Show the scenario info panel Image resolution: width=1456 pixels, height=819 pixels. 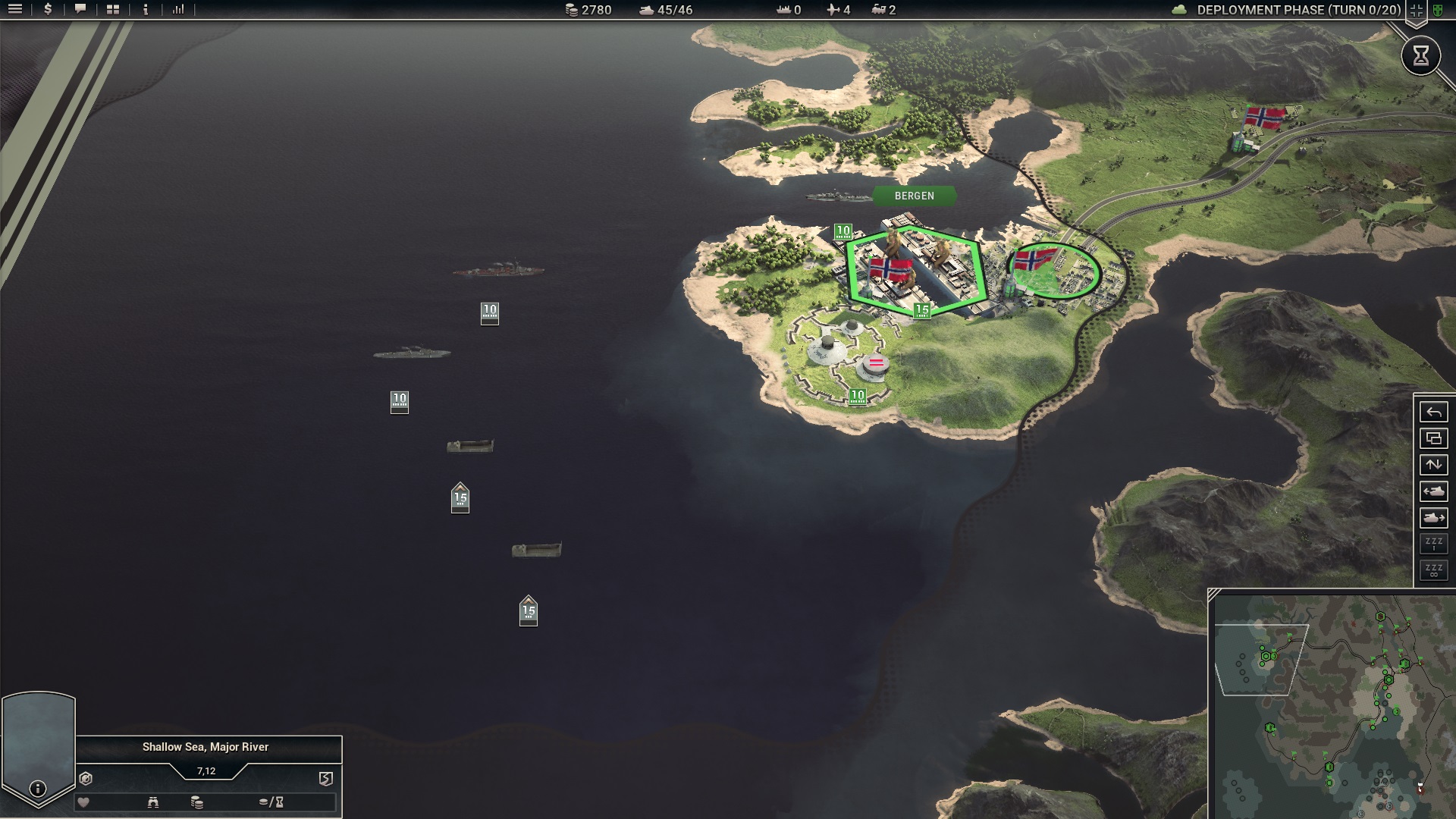[146, 10]
